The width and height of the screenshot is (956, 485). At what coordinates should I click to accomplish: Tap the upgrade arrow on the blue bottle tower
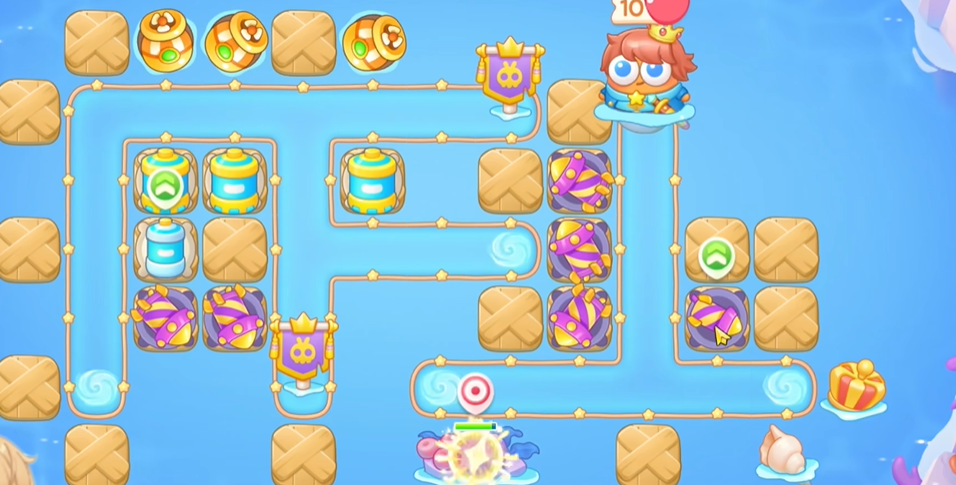(x=165, y=185)
